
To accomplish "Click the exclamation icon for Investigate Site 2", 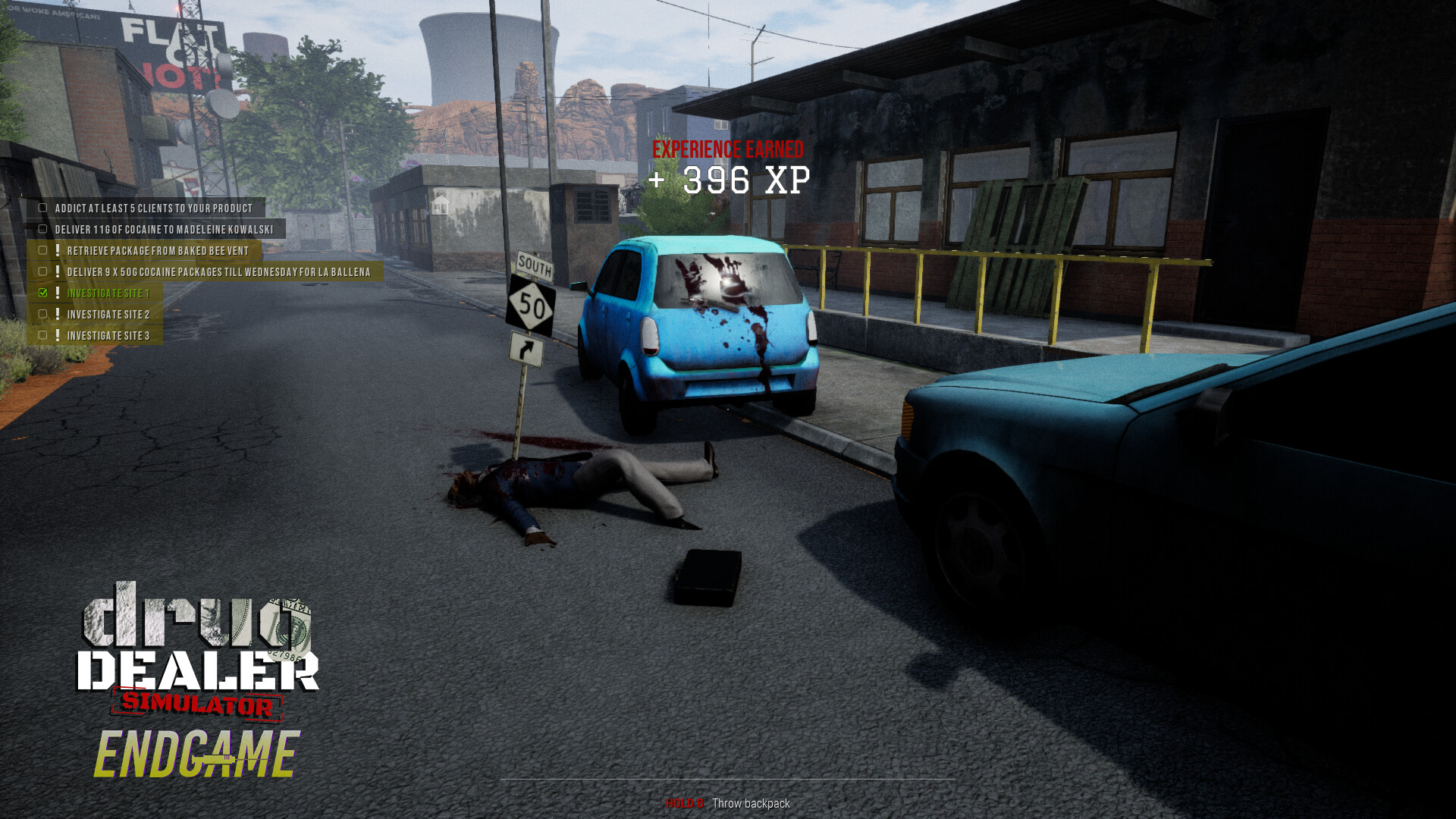I will click(x=58, y=315).
